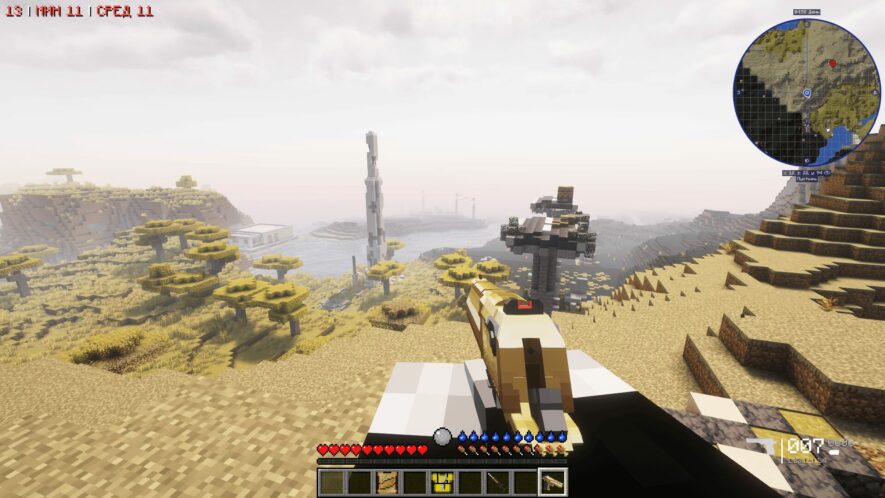The width and height of the screenshot is (885, 498).
Task: Select the yellow chestplate hotbar slot
Action: pyautogui.click(x=441, y=482)
